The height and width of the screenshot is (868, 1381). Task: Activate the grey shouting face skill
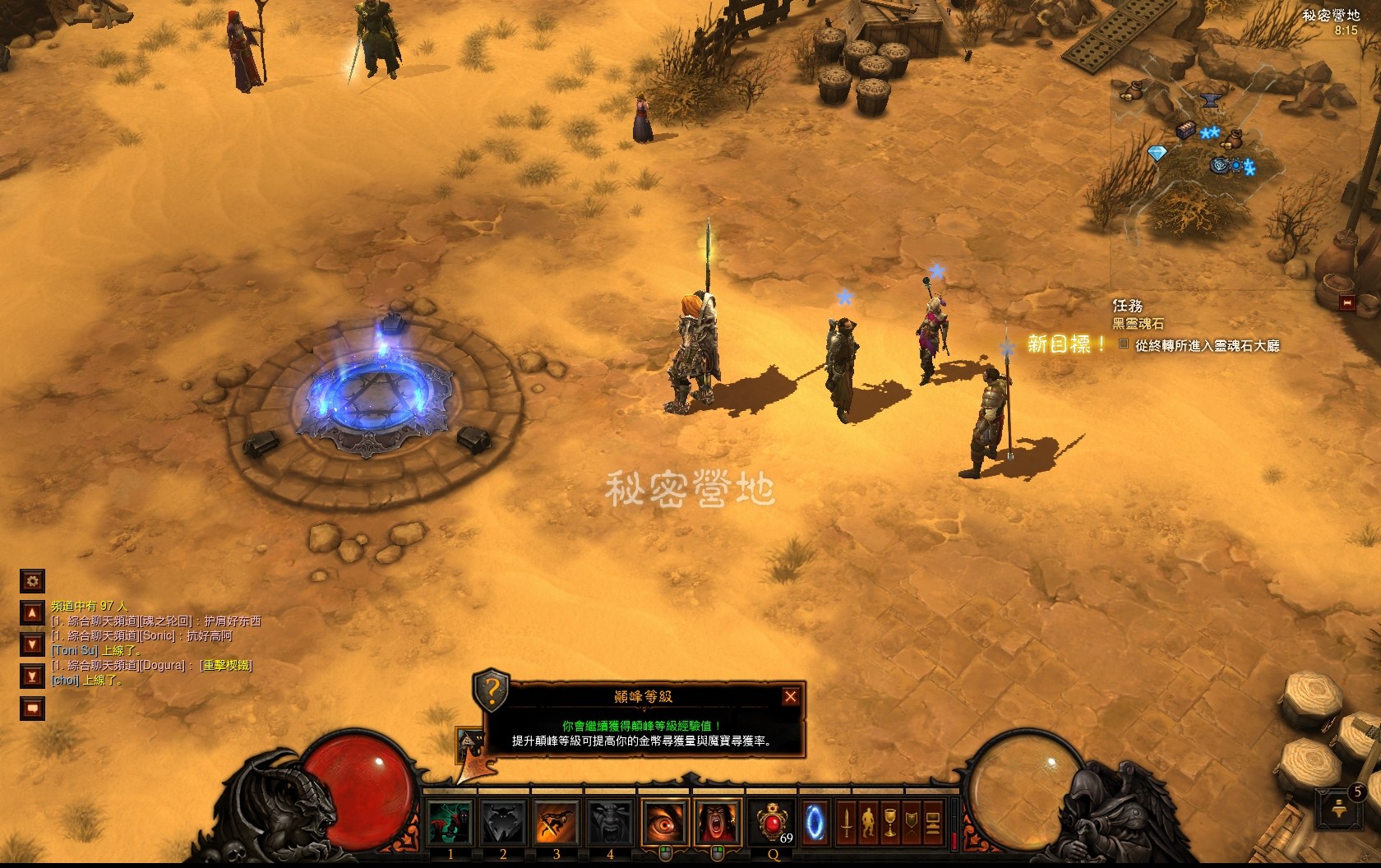coord(609,821)
